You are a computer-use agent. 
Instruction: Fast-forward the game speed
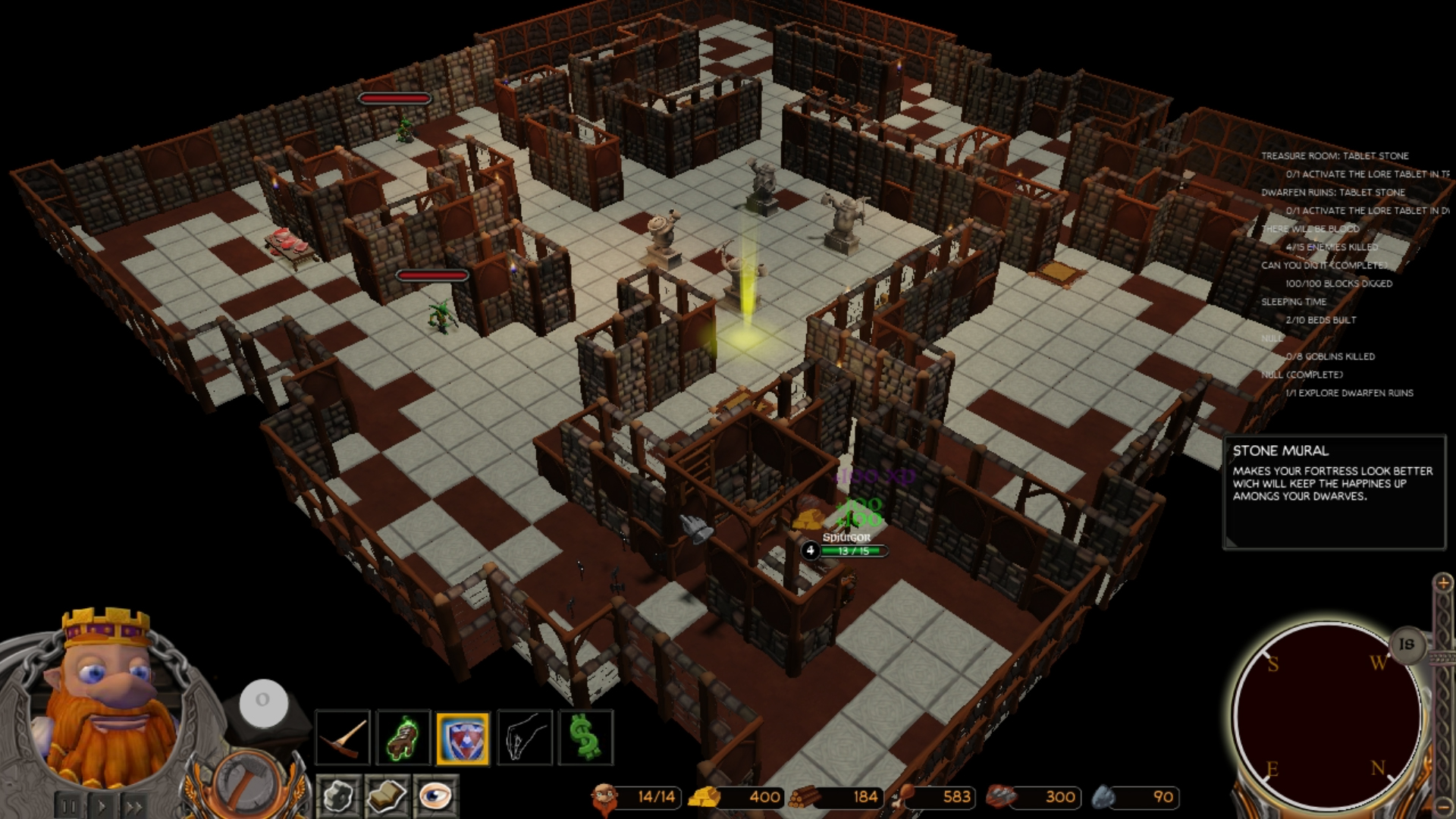(134, 806)
